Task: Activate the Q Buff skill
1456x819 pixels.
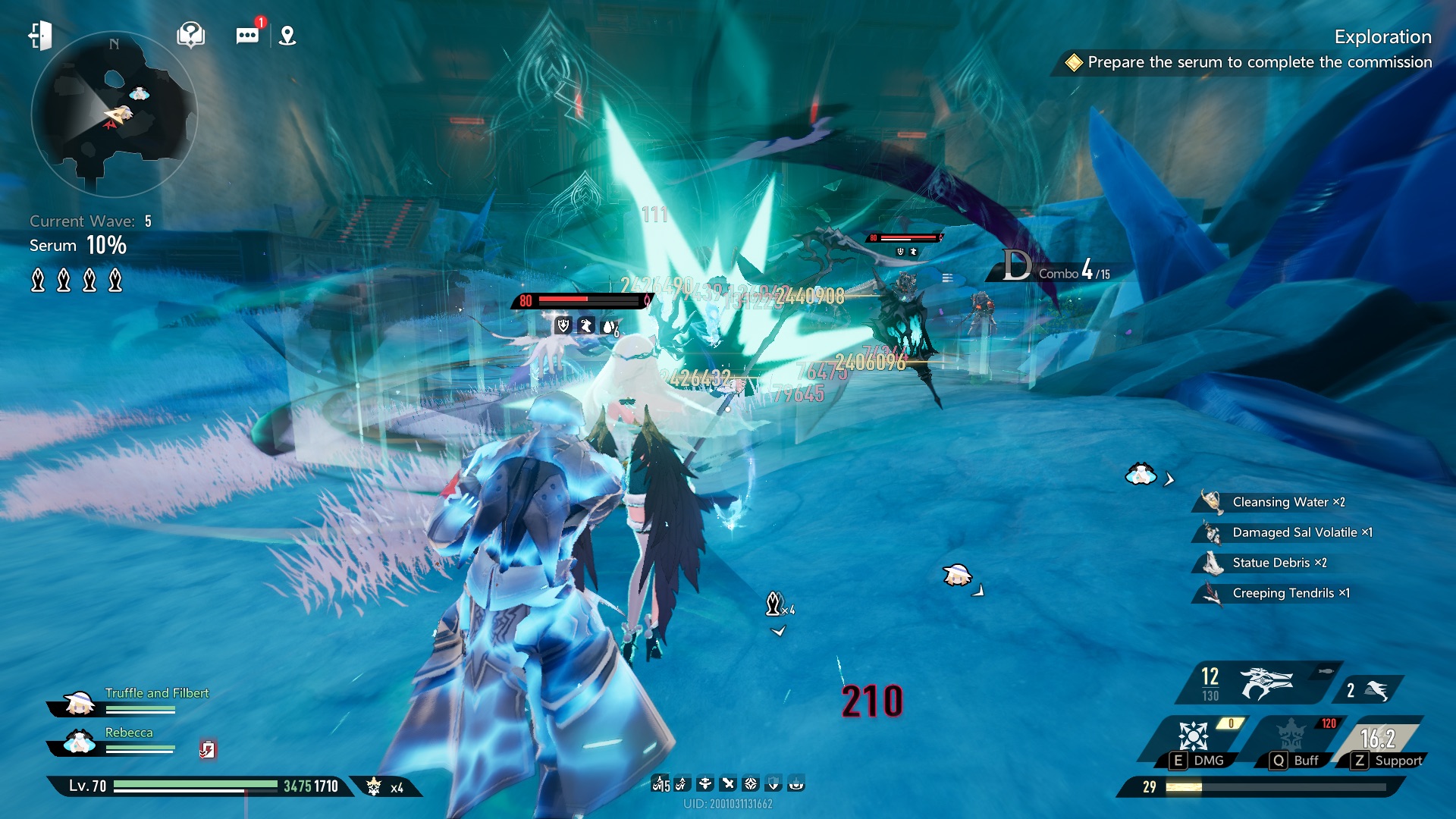Action: click(1292, 739)
